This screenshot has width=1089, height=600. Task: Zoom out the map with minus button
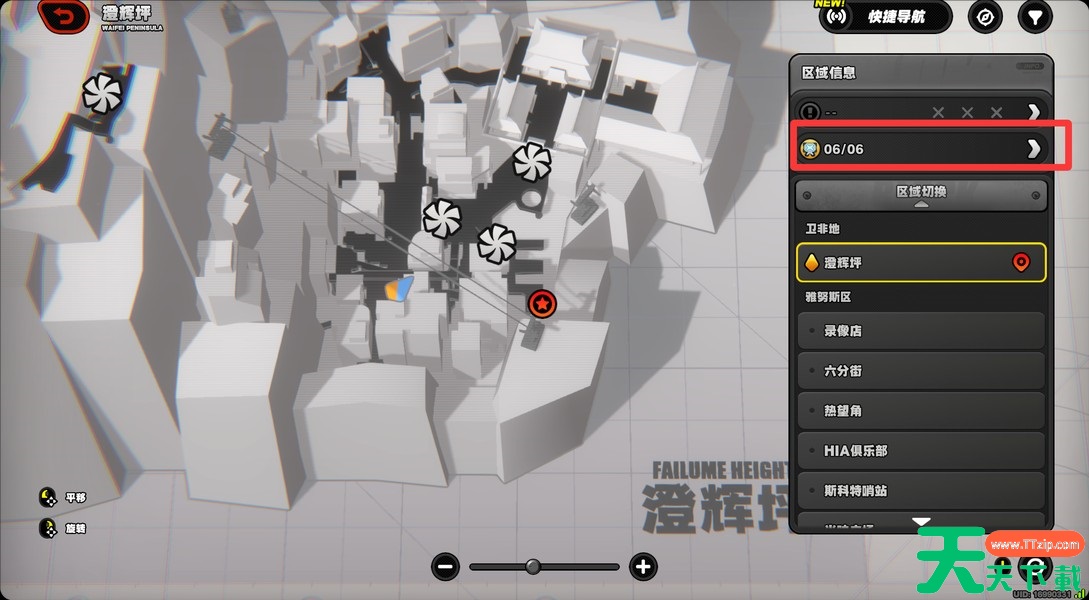(446, 567)
